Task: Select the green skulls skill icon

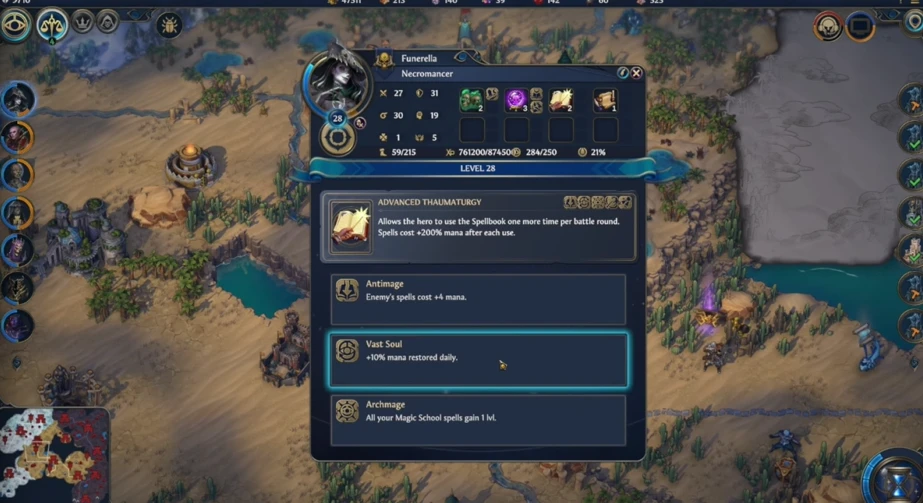Action: 471,99
